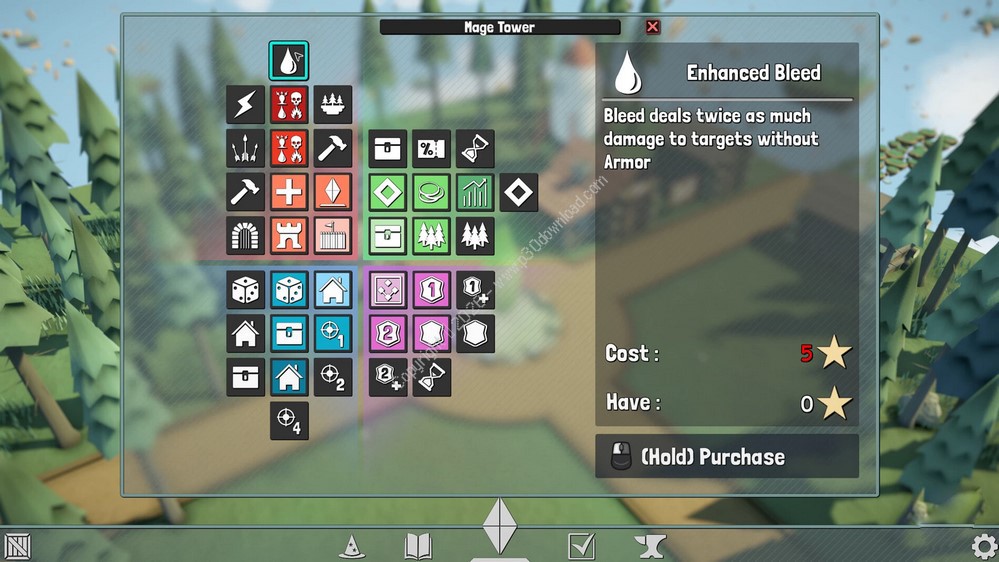The image size is (999, 562).
Task: Pick the orange plus sign upgrade
Action: tap(289, 192)
